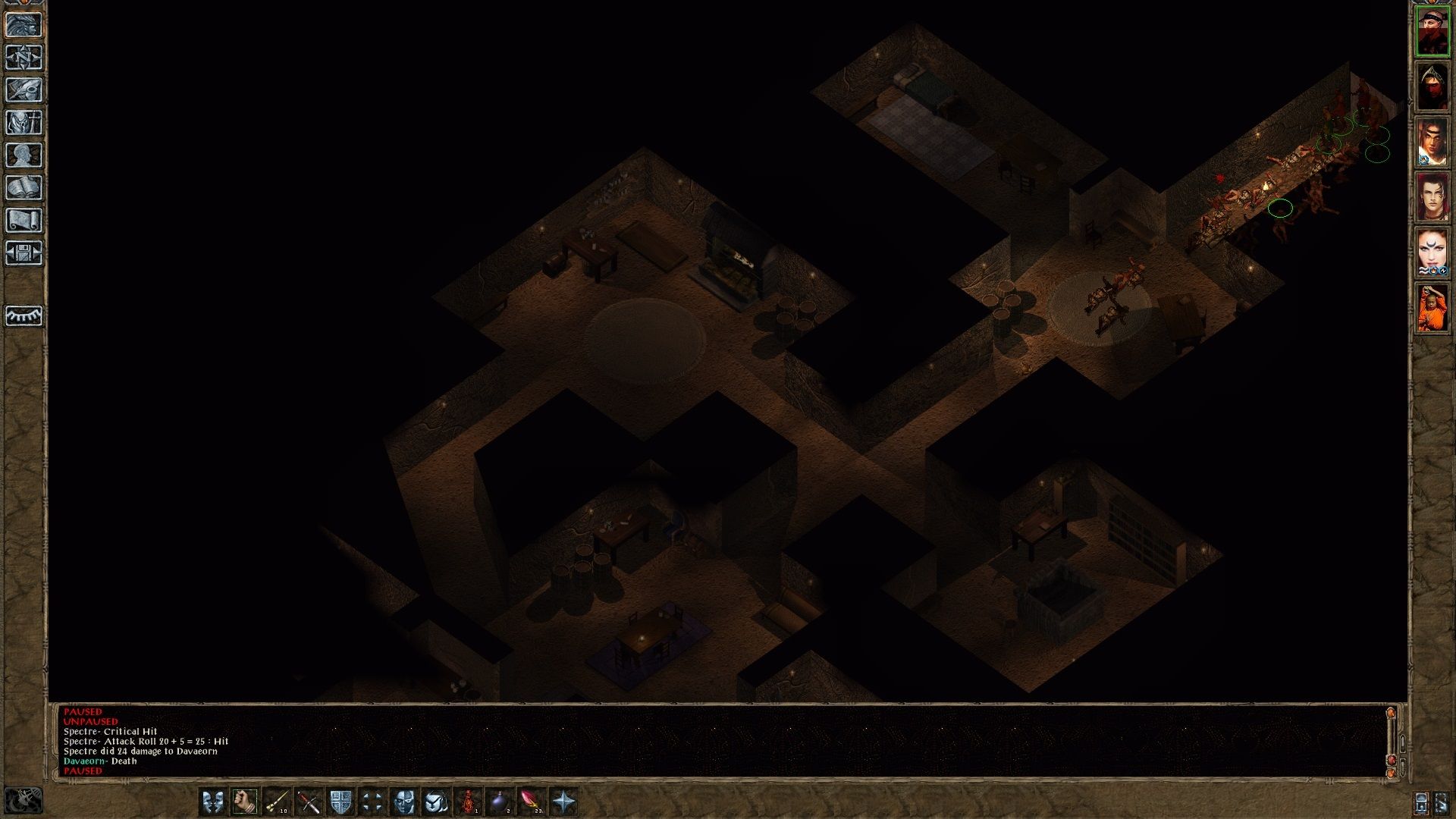Open the game options floppy disk icon
This screenshot has width=1456, height=819.
pos(24,253)
